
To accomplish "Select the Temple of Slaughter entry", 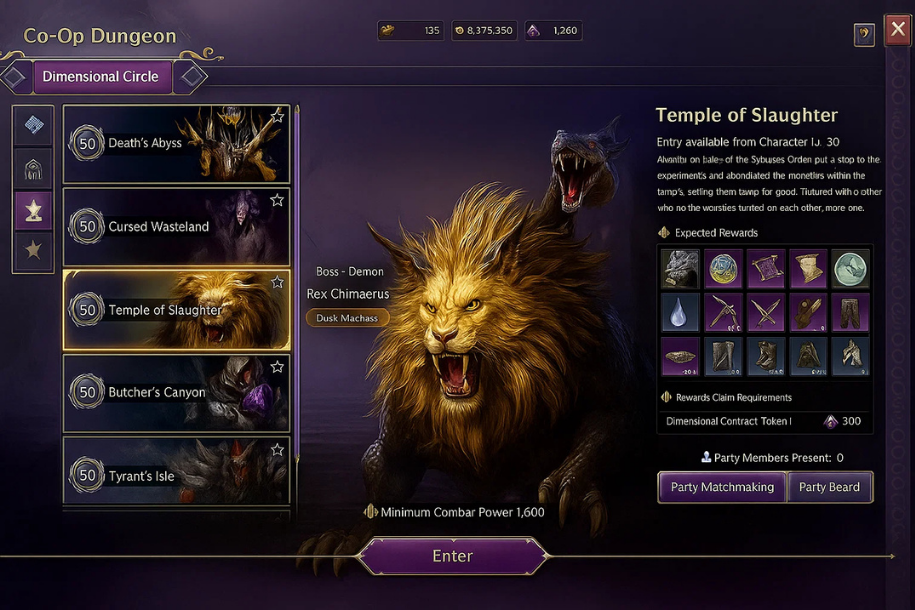I will click(176, 310).
